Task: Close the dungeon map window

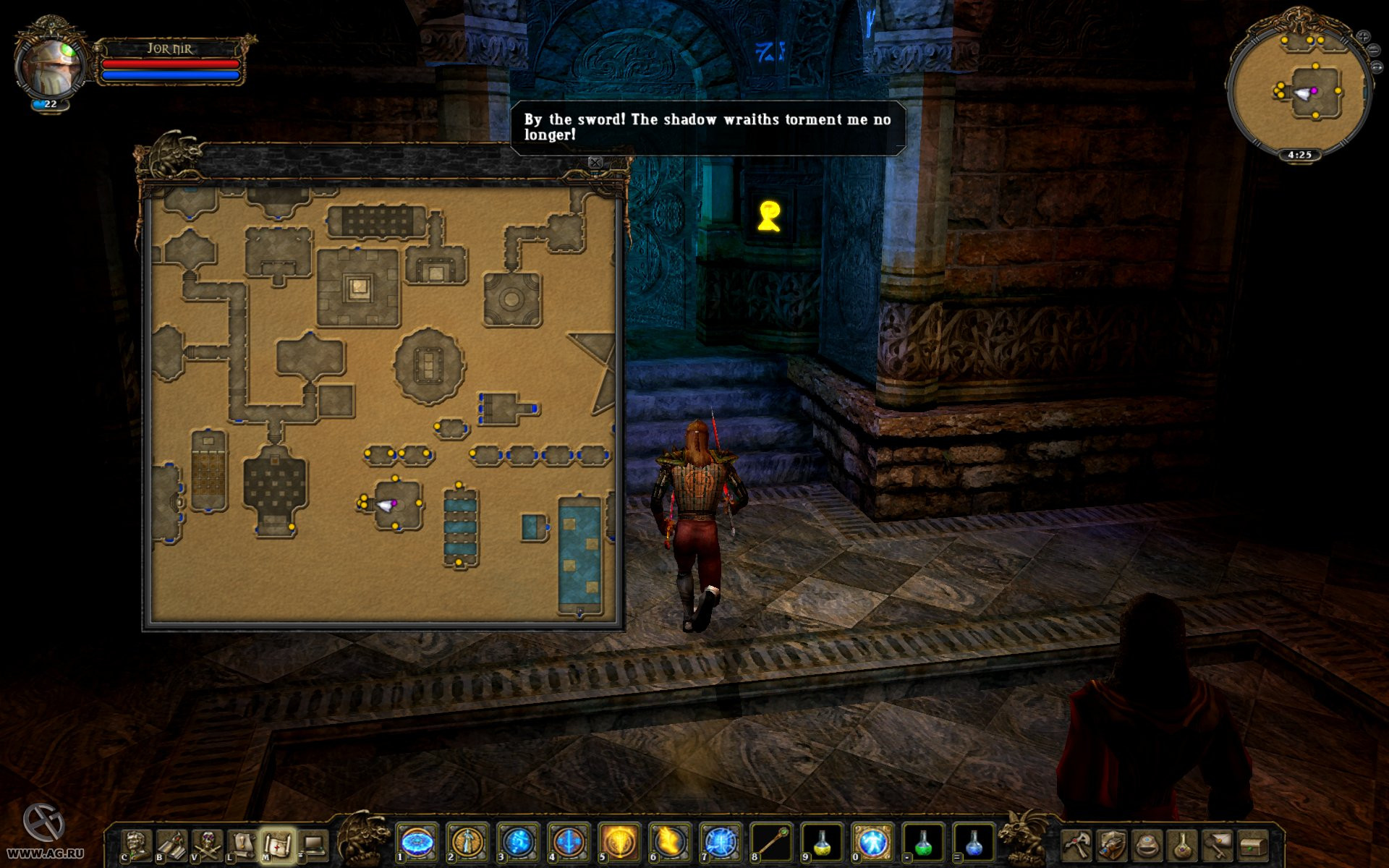Action: [x=595, y=163]
